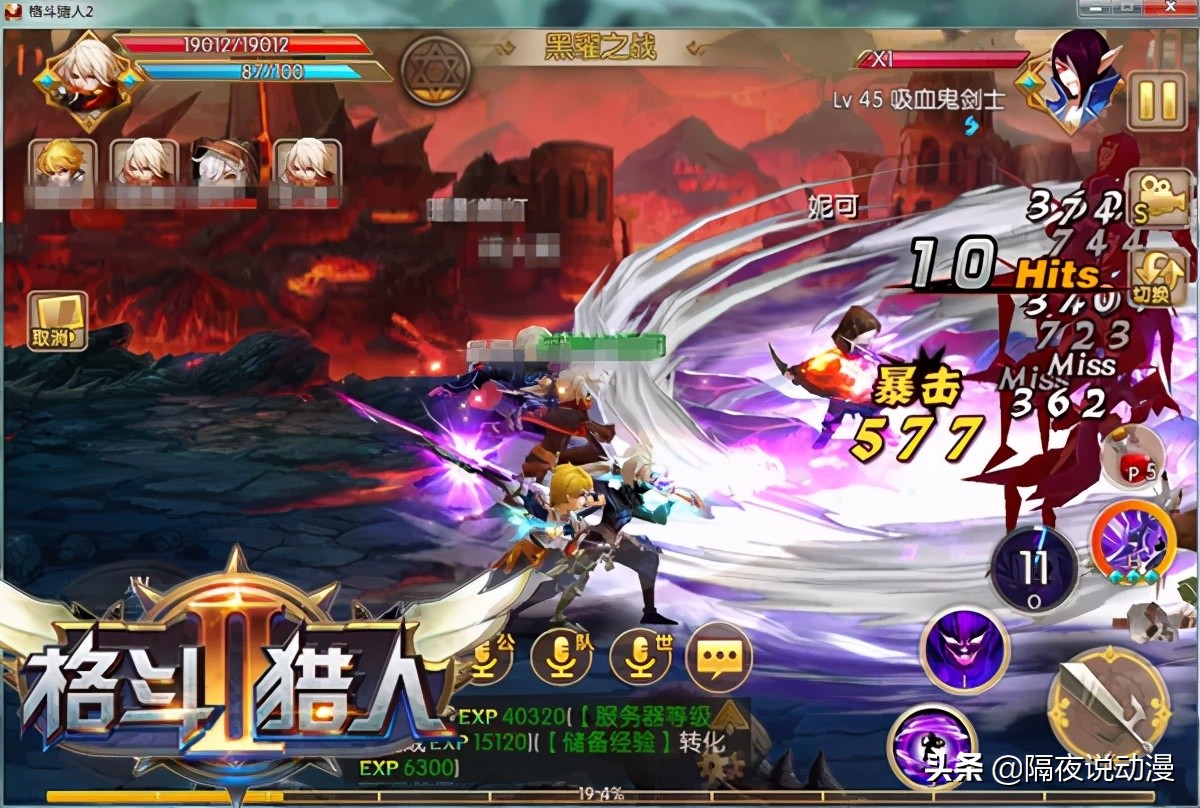Activate the purple grinning mask skill
This screenshot has width=1200, height=808.
tap(965, 649)
